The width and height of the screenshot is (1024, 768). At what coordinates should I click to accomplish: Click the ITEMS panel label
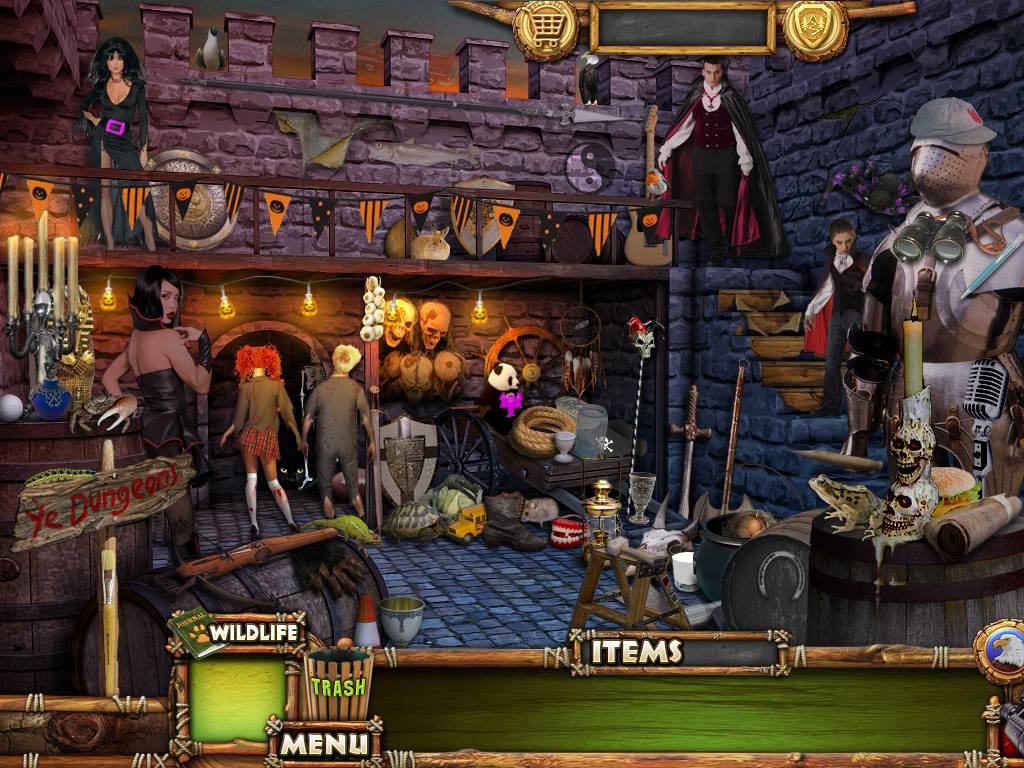click(x=636, y=652)
